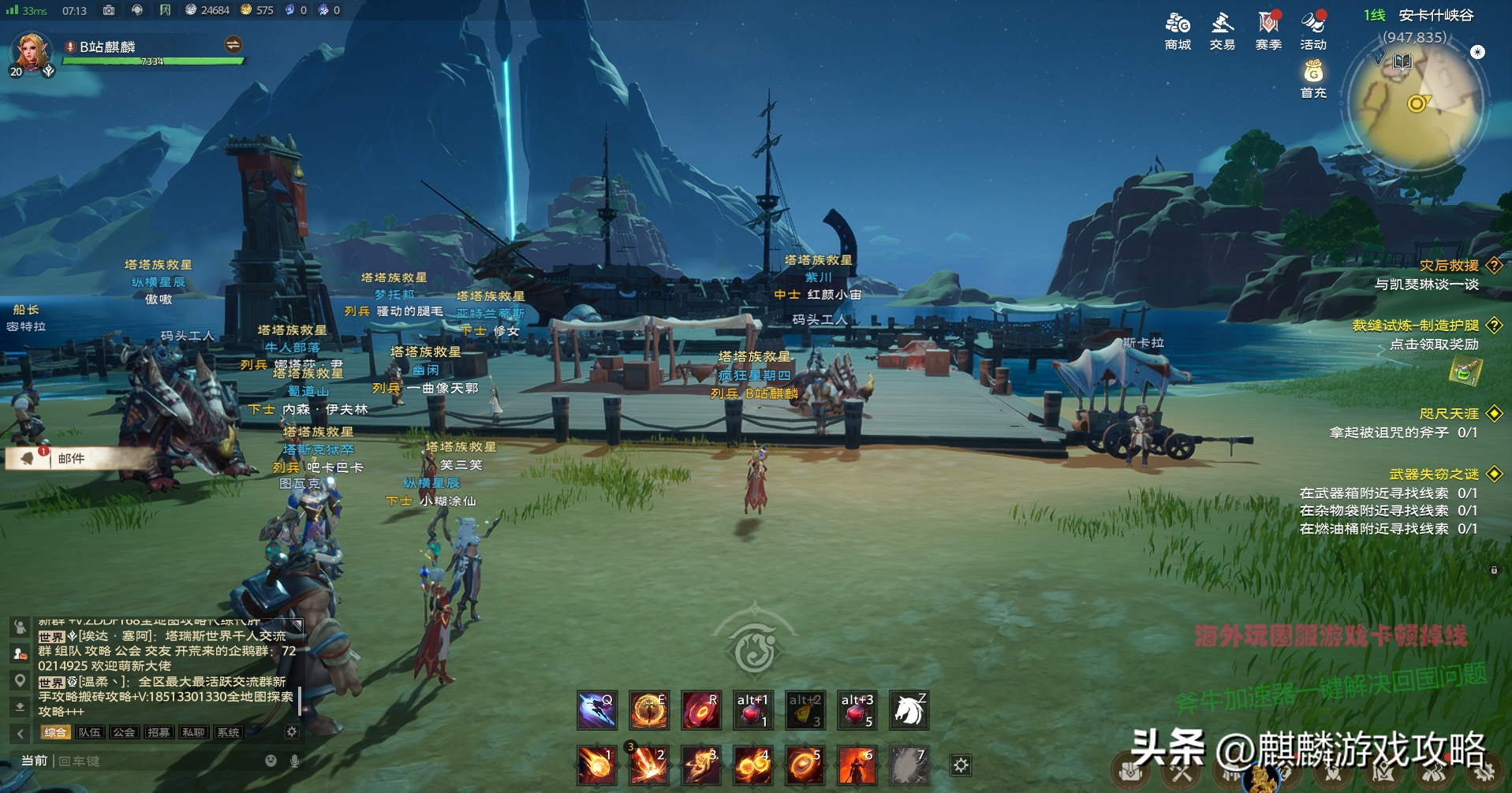This screenshot has height=793, width=1512.
Task: Open the 赛季 season panel
Action: 1267,31
